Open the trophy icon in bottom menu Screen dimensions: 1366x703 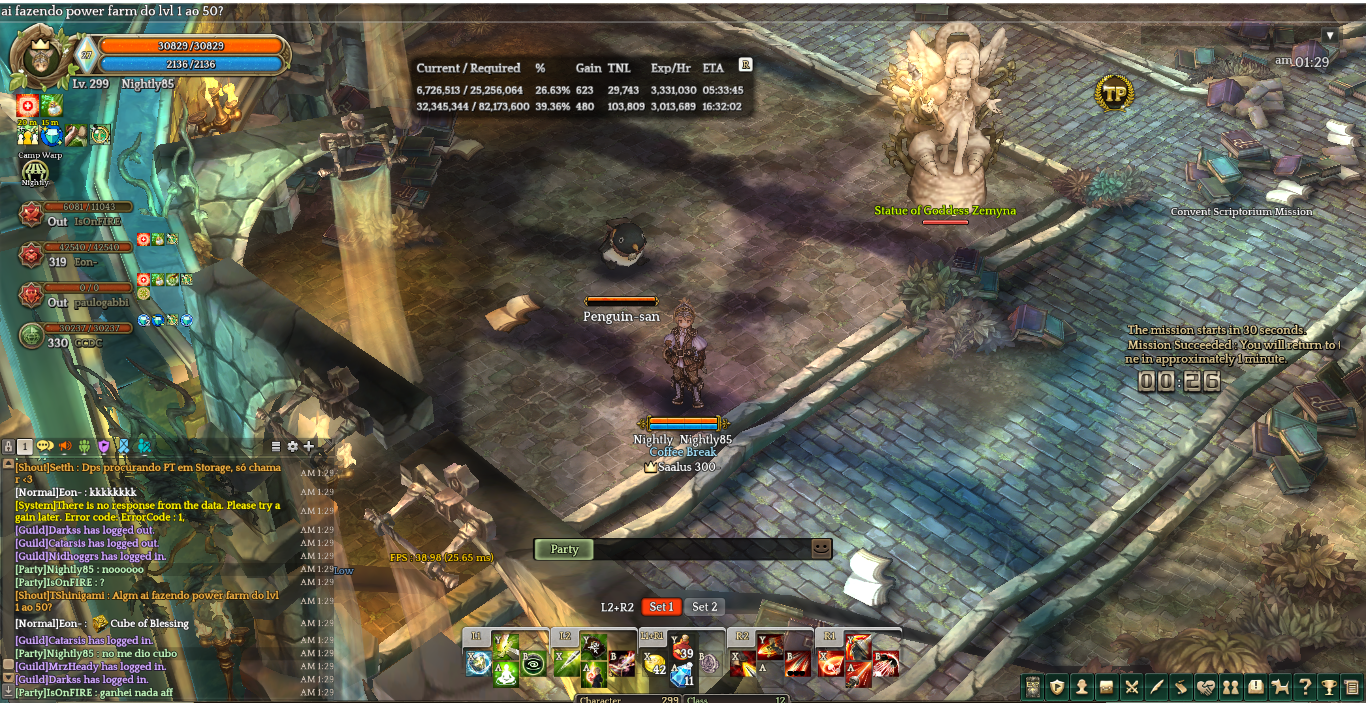(1328, 687)
